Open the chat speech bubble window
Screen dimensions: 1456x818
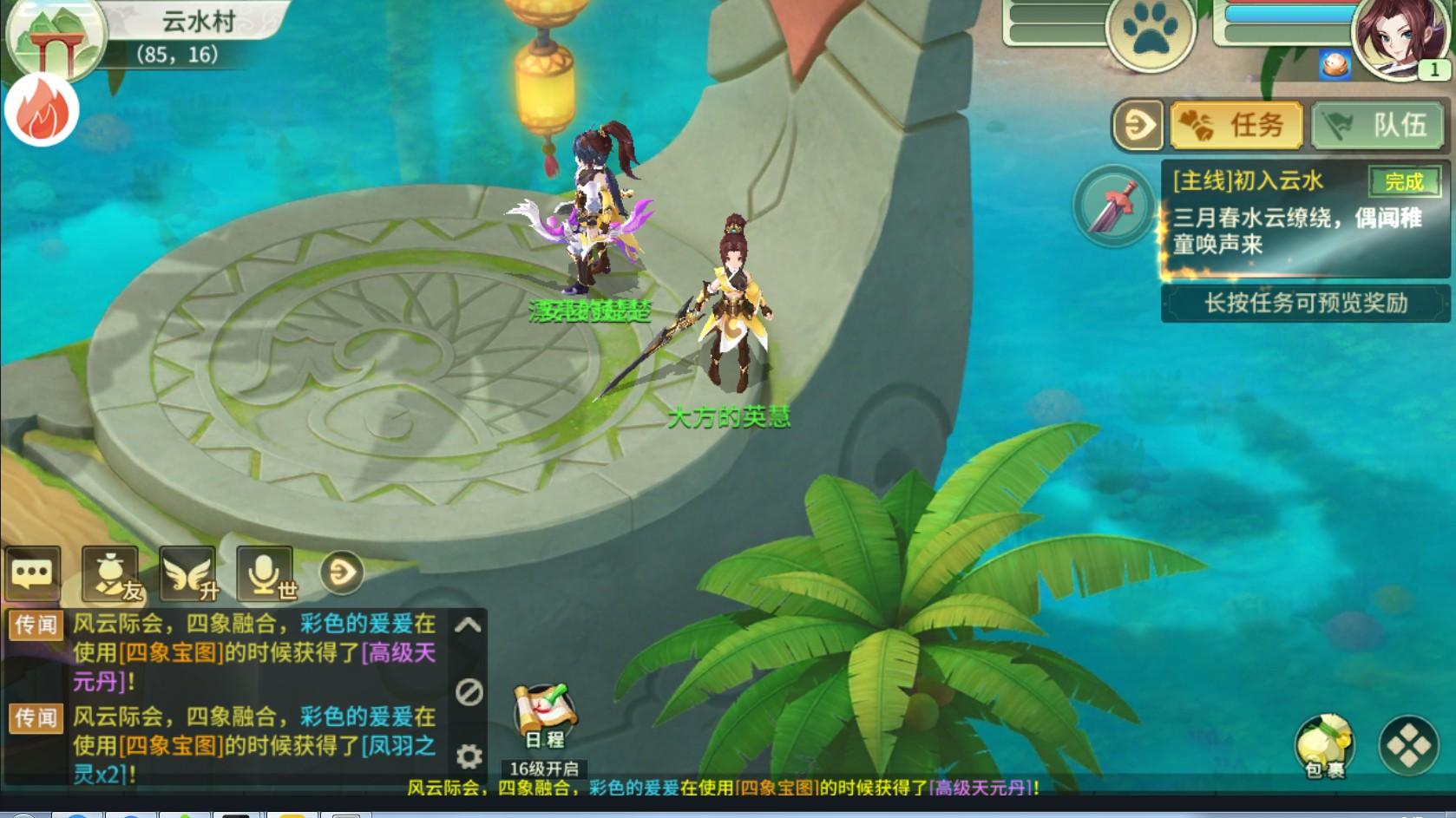32,573
